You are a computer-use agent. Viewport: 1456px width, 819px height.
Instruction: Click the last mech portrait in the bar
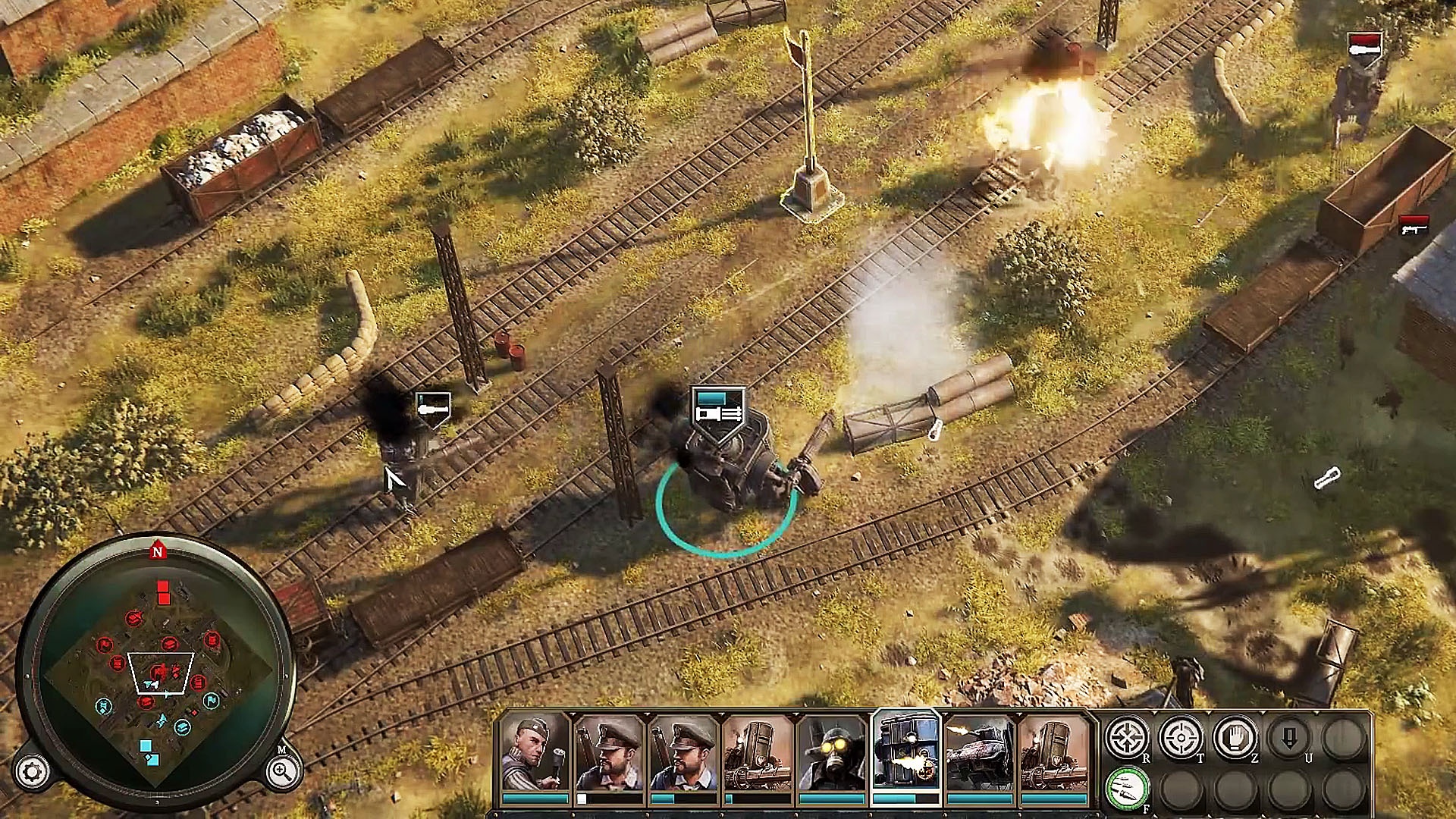1054,751
